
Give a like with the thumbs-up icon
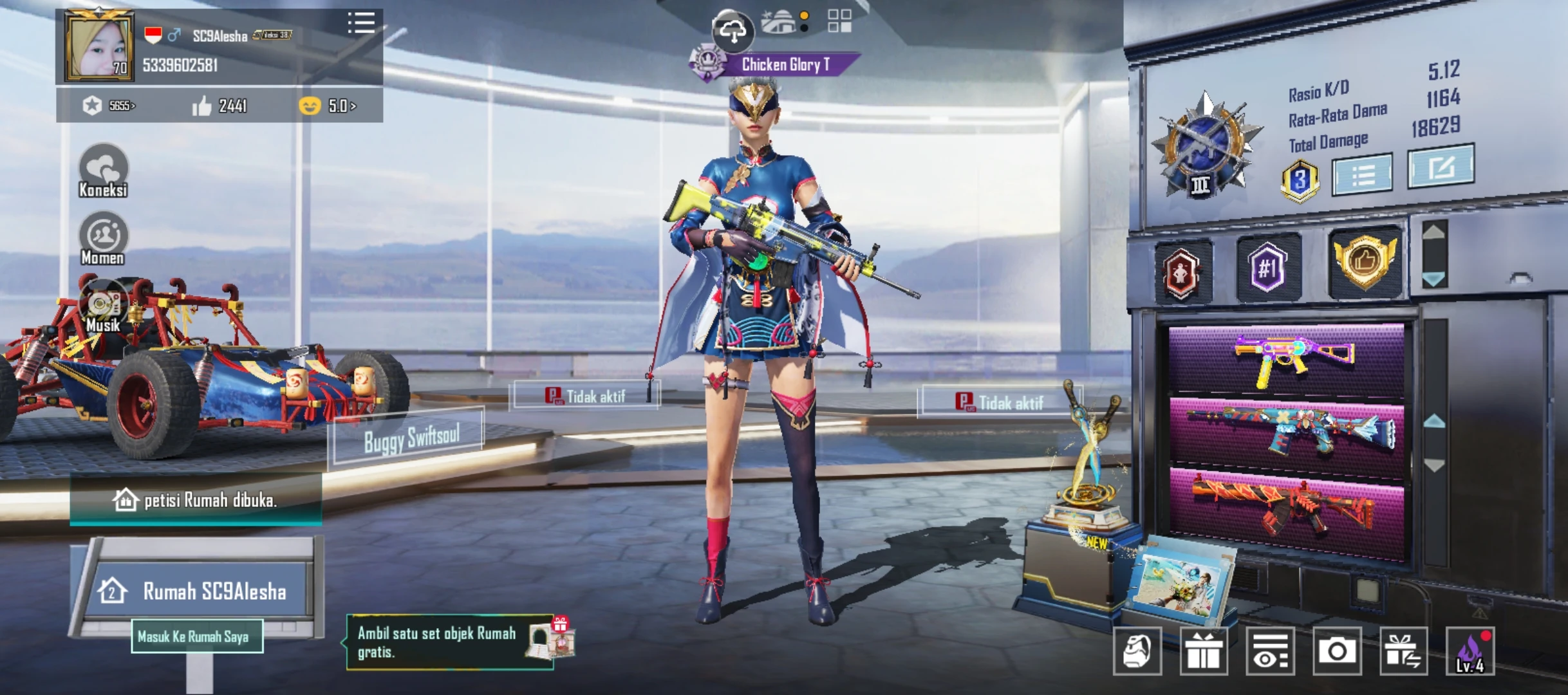(202, 106)
